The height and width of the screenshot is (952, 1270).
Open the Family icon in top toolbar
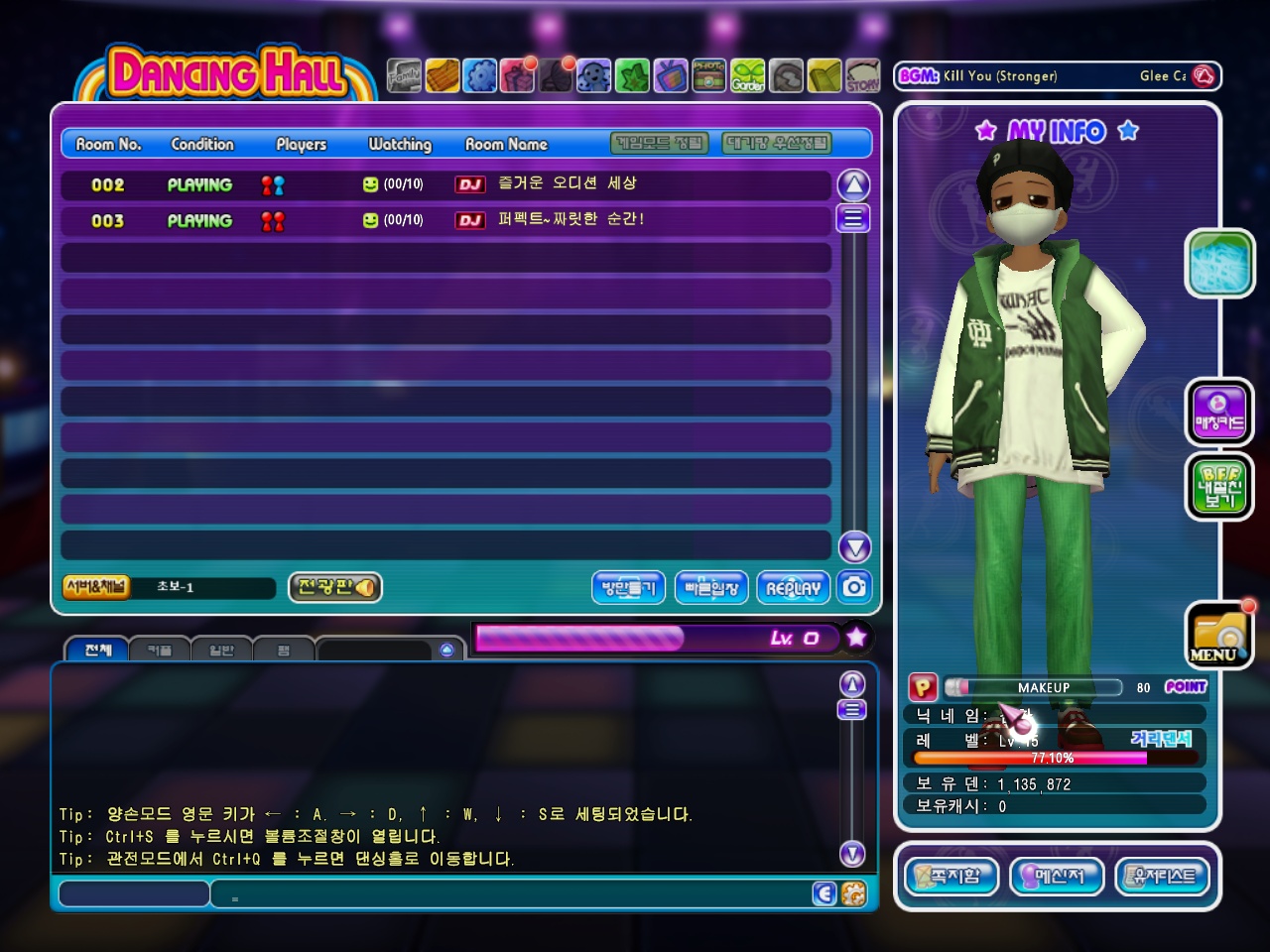(x=404, y=75)
